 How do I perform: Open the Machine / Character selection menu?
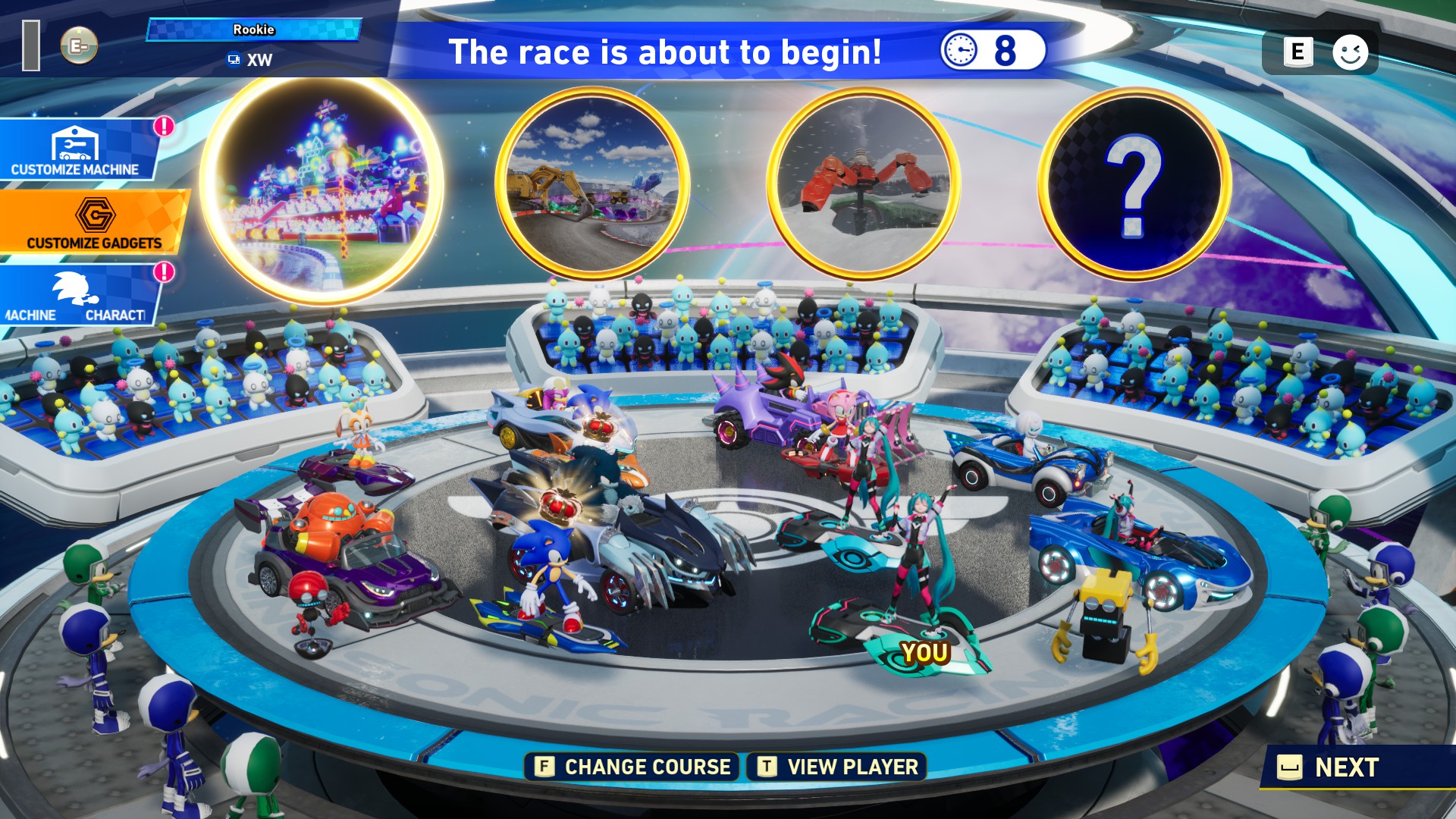pyautogui.click(x=76, y=297)
